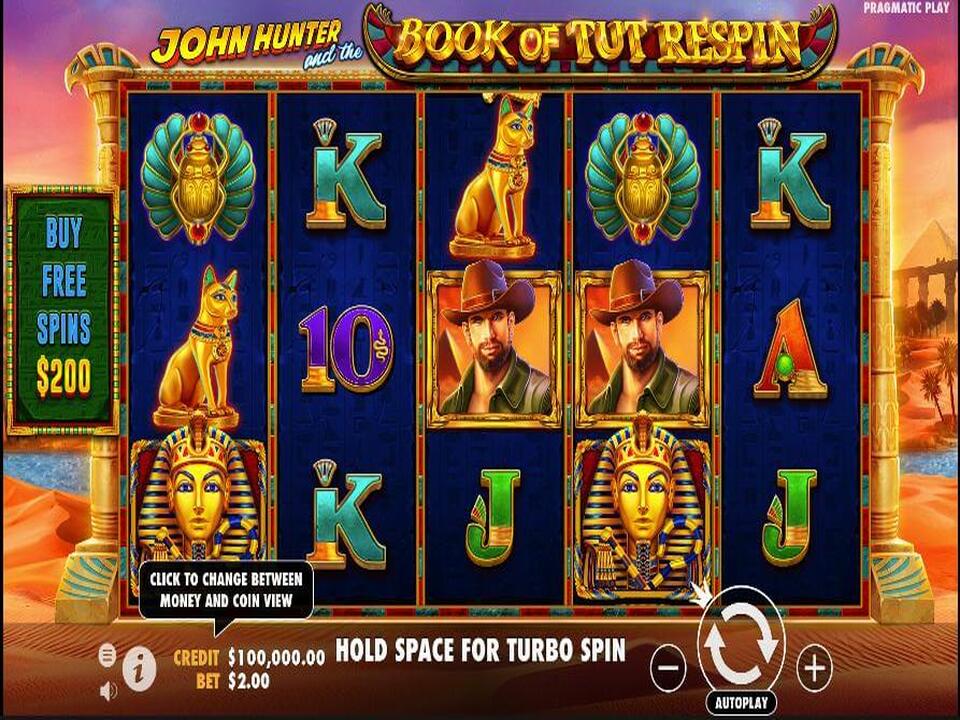Image resolution: width=960 pixels, height=720 pixels.
Task: Spin the reels with the circular arrows button
Action: pyautogui.click(x=741, y=647)
